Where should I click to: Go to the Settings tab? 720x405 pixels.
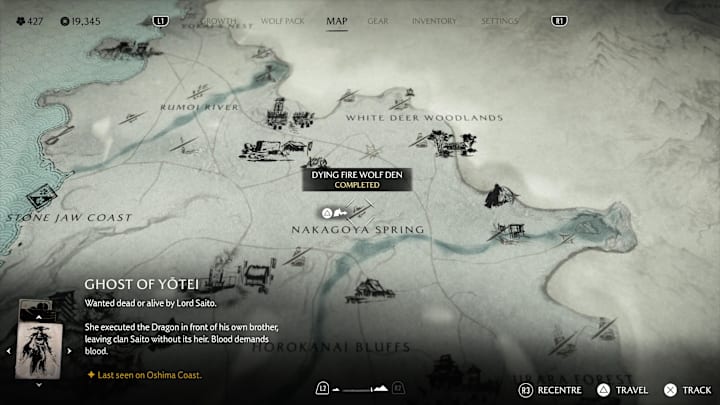pos(500,20)
